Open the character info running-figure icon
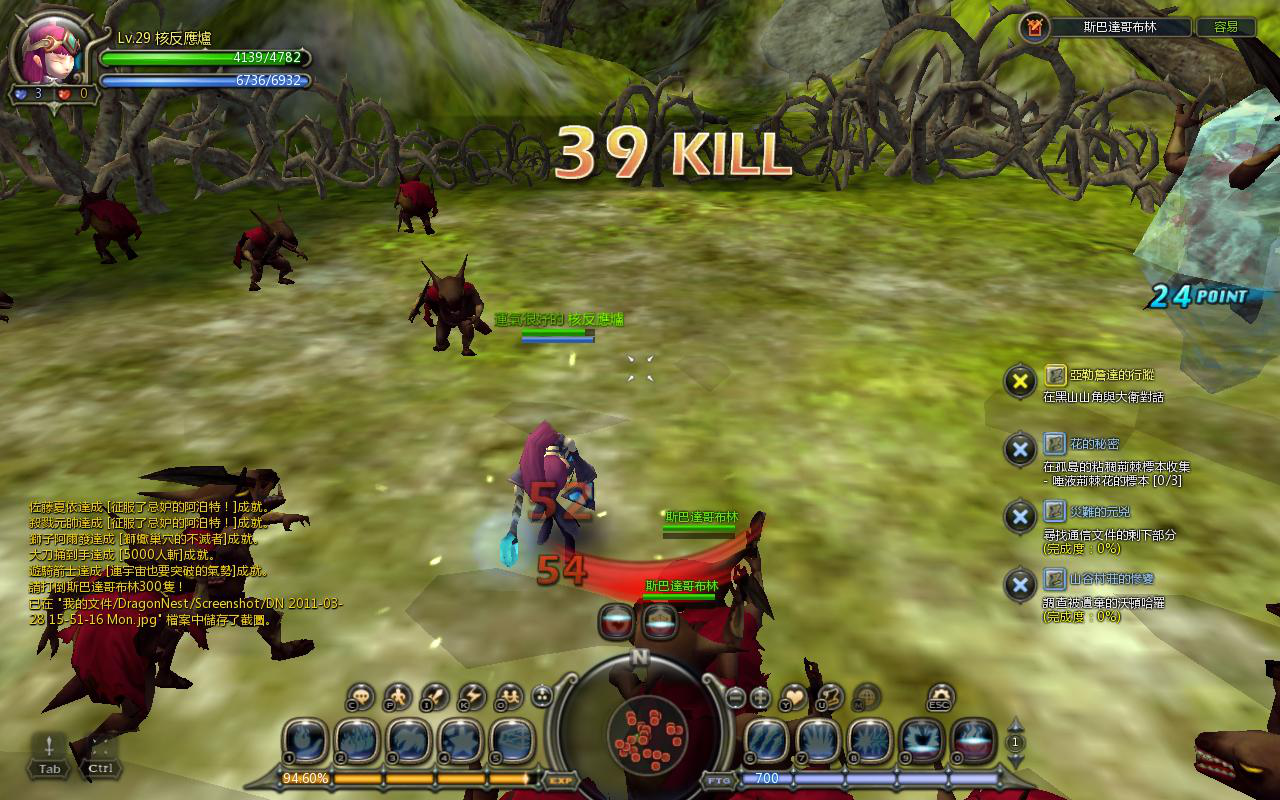Viewport: 1280px width, 800px height. (x=398, y=696)
